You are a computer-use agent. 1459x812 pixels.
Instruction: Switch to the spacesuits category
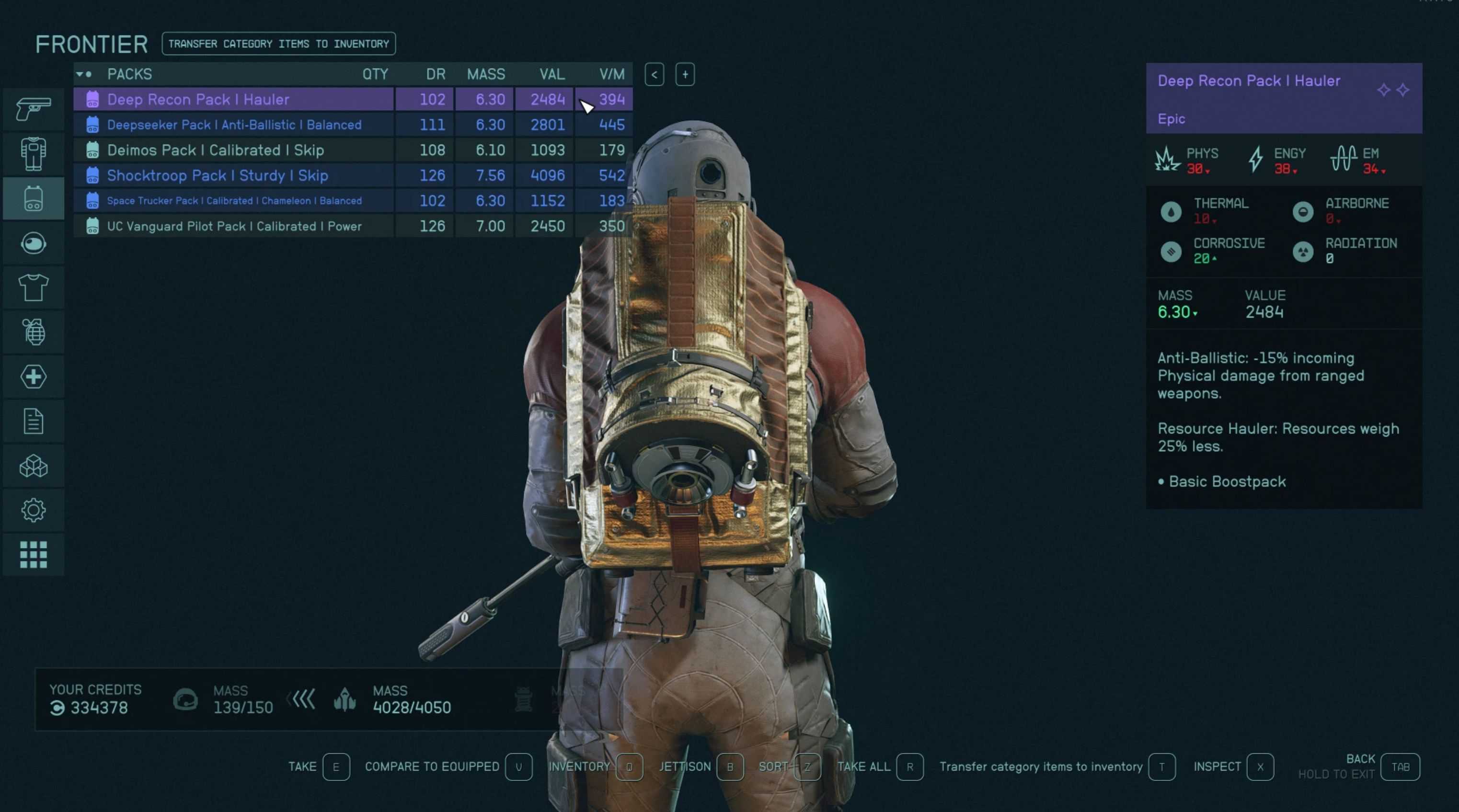(34, 153)
